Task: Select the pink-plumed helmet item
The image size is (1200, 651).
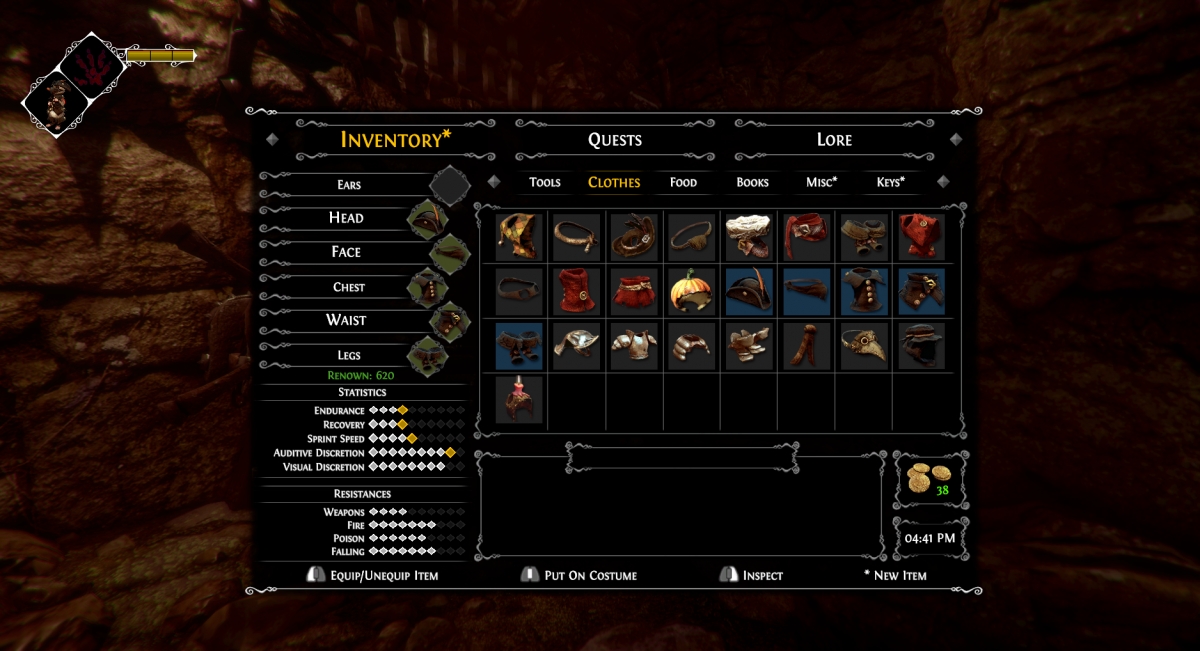Action: tap(519, 399)
